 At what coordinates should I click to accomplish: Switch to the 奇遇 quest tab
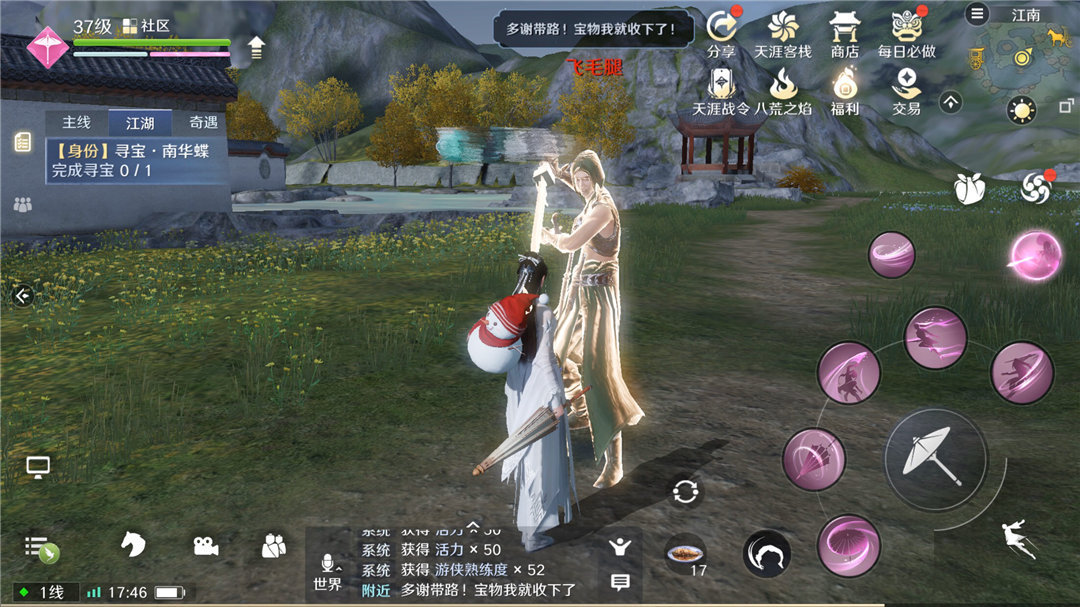pos(203,123)
